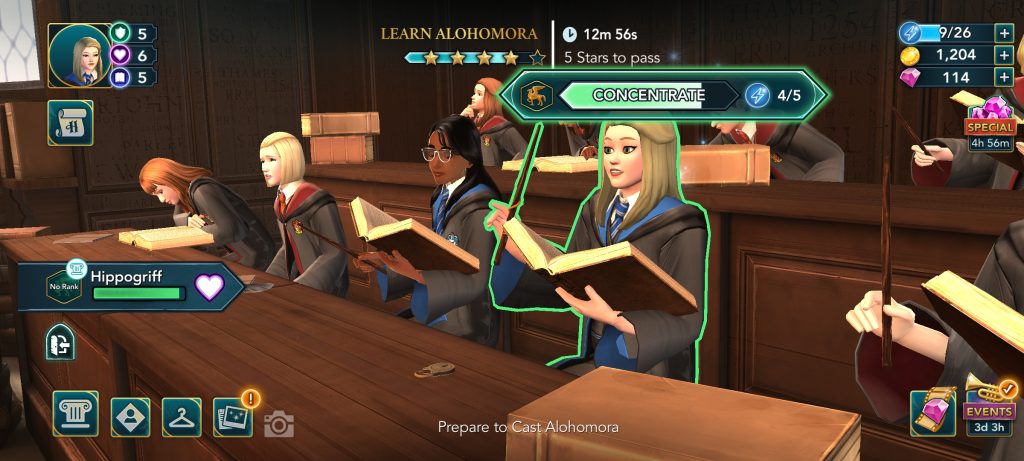1024x461 pixels.
Task: Open the gem scroll icon beside Events
Action: coord(932,412)
